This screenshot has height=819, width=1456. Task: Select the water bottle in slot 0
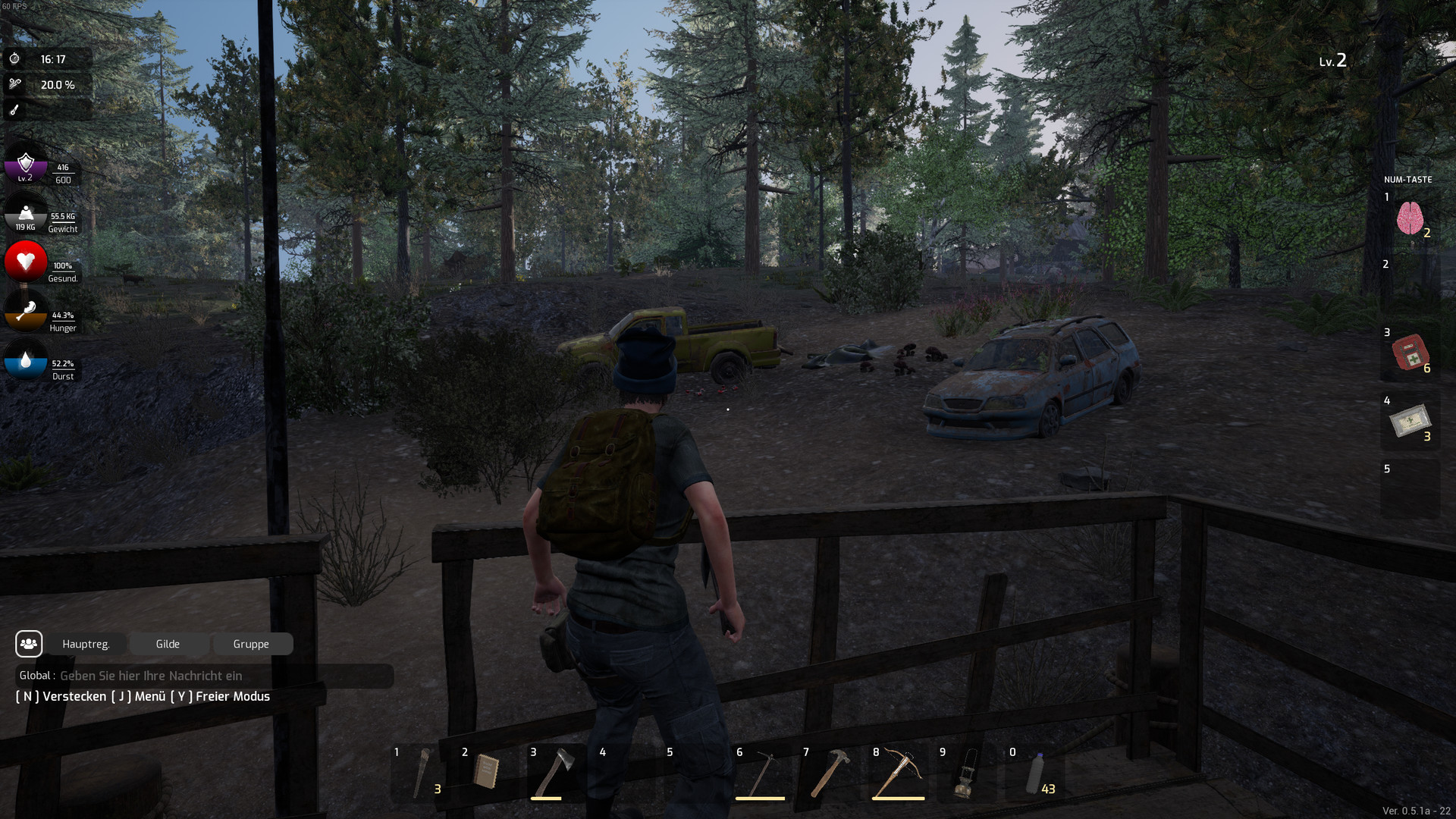tap(1034, 772)
